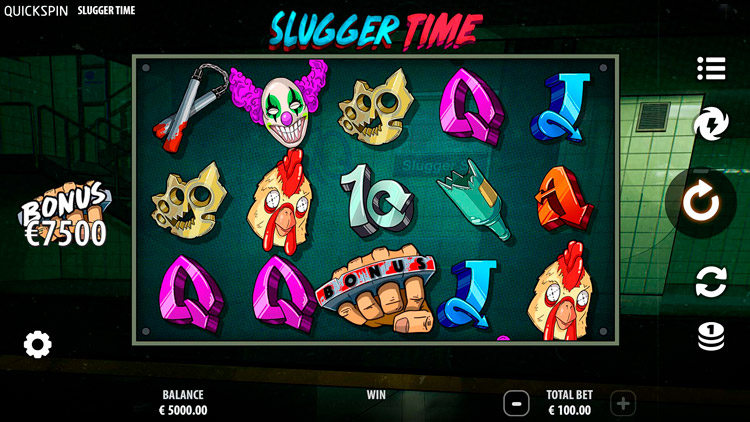Open the gear settings menu
The image size is (750, 422).
(38, 345)
